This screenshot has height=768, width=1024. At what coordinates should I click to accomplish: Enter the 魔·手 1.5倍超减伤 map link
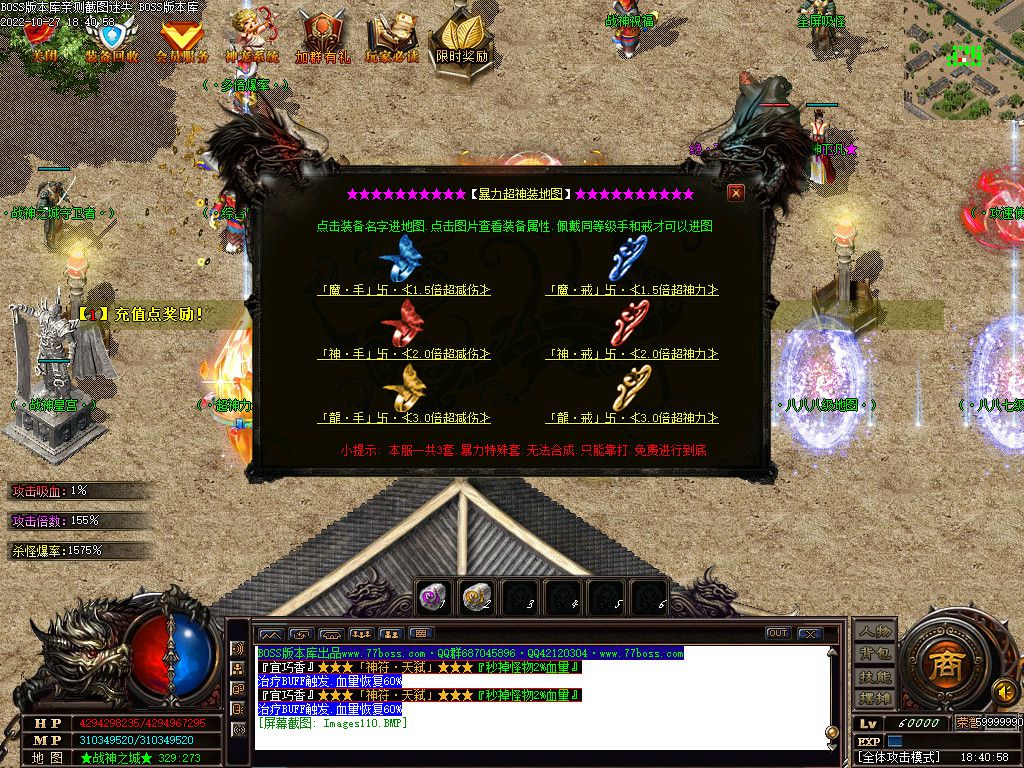(x=404, y=290)
